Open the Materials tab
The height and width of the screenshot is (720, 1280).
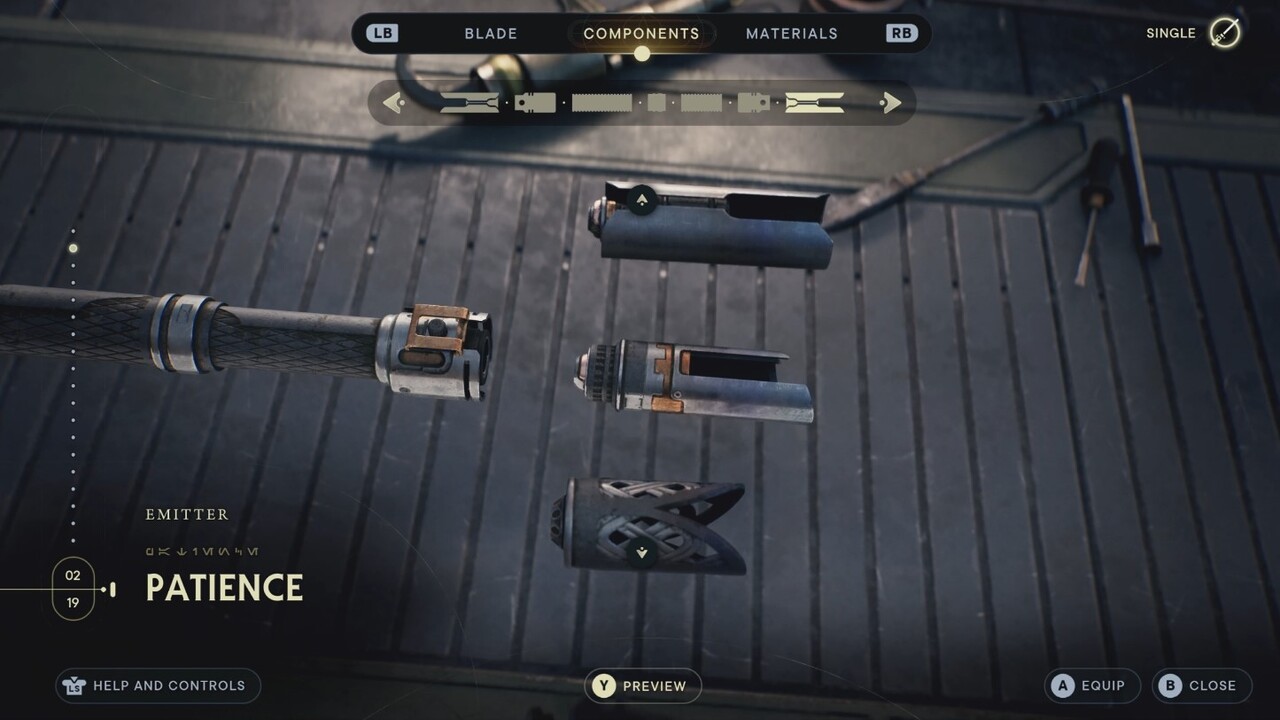791,33
